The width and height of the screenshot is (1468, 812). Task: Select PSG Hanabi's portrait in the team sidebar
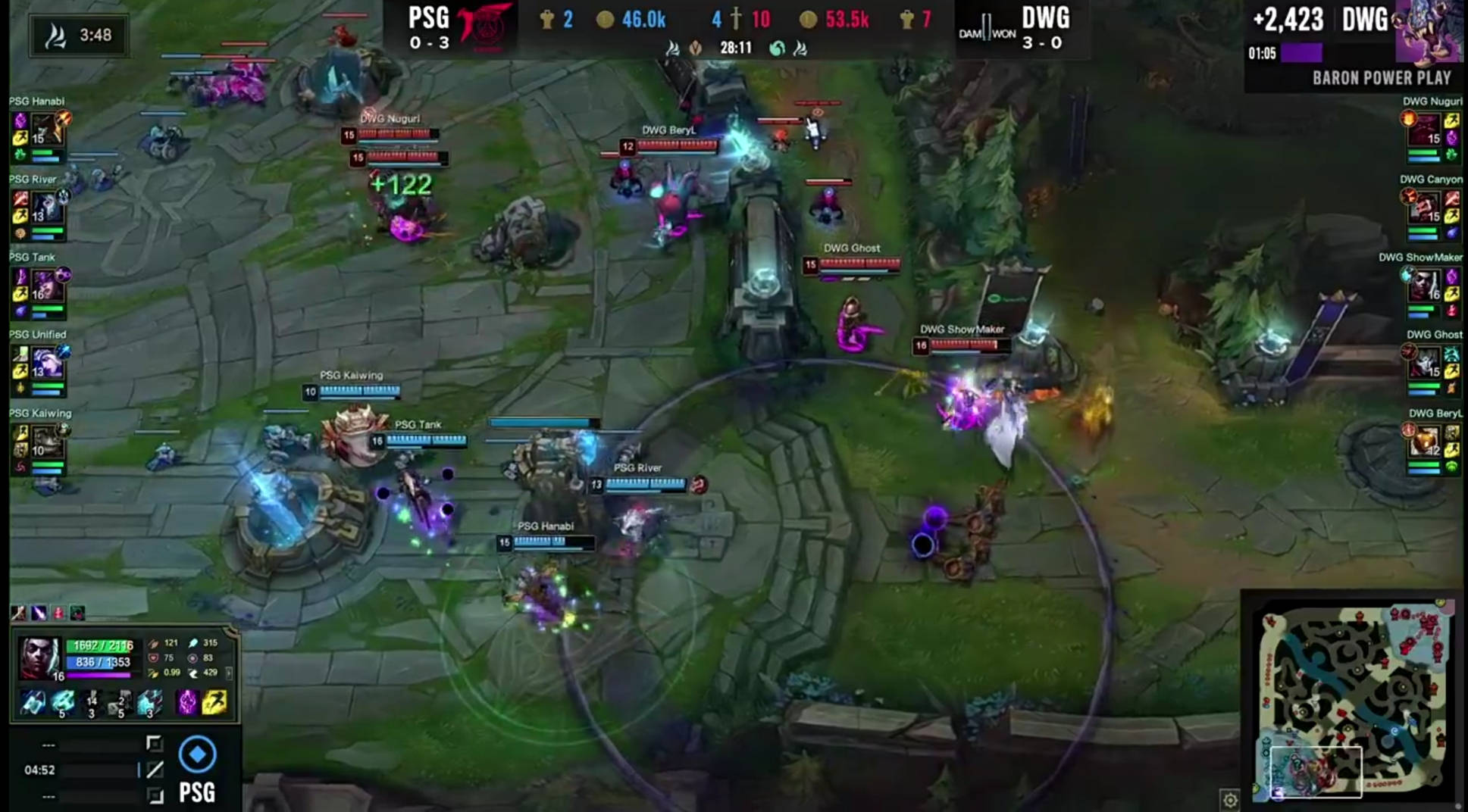(x=45, y=130)
